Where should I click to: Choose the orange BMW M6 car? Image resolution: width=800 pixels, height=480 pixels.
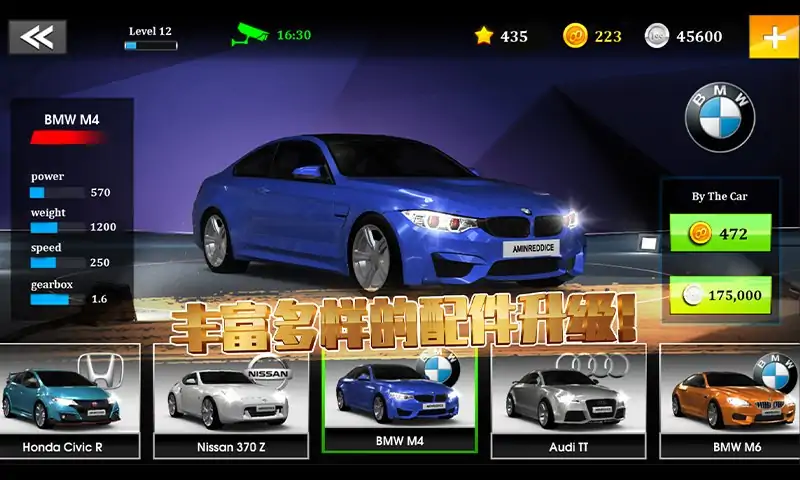(x=730, y=400)
